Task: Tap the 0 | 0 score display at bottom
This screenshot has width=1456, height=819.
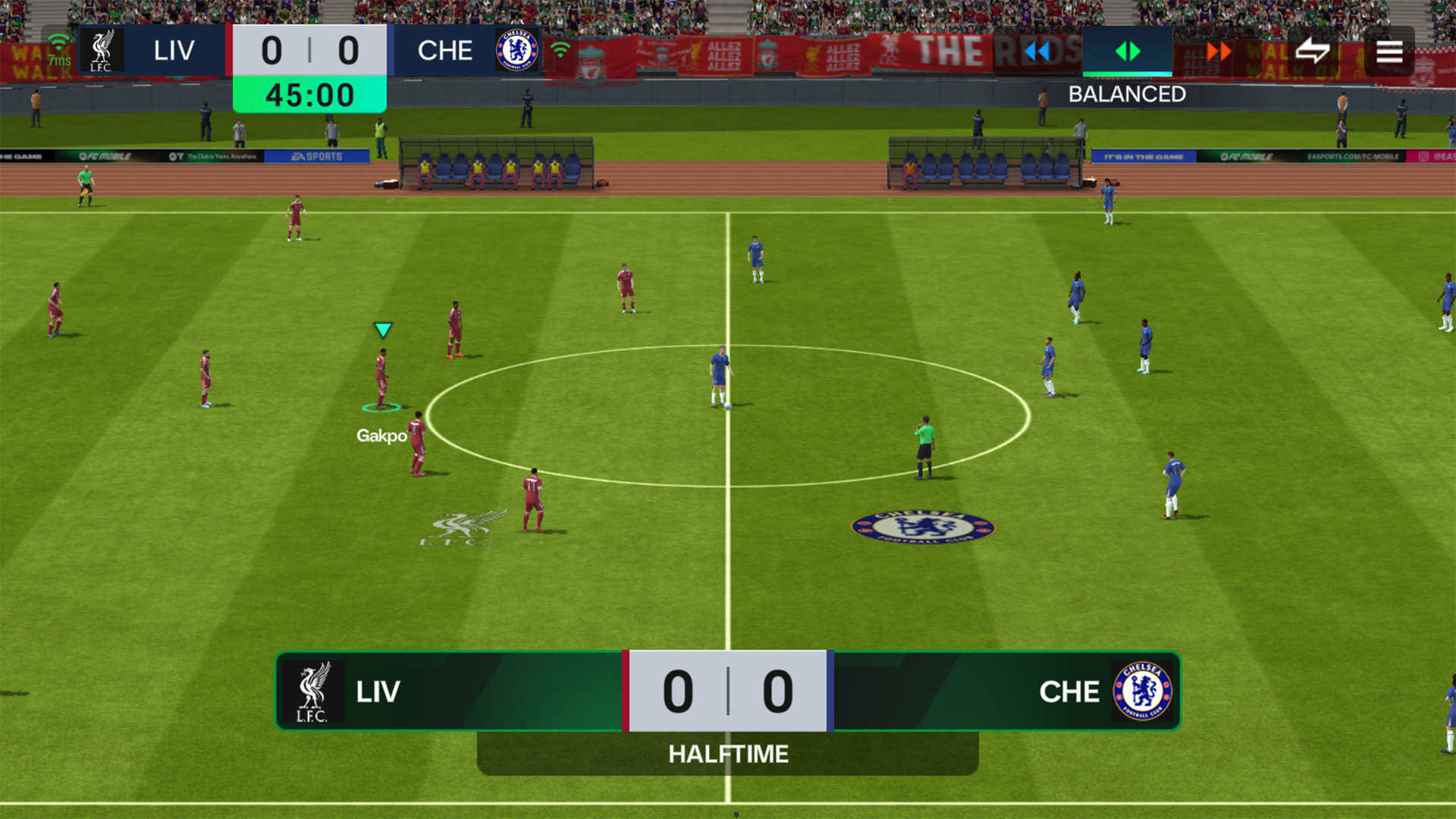Action: (726, 692)
